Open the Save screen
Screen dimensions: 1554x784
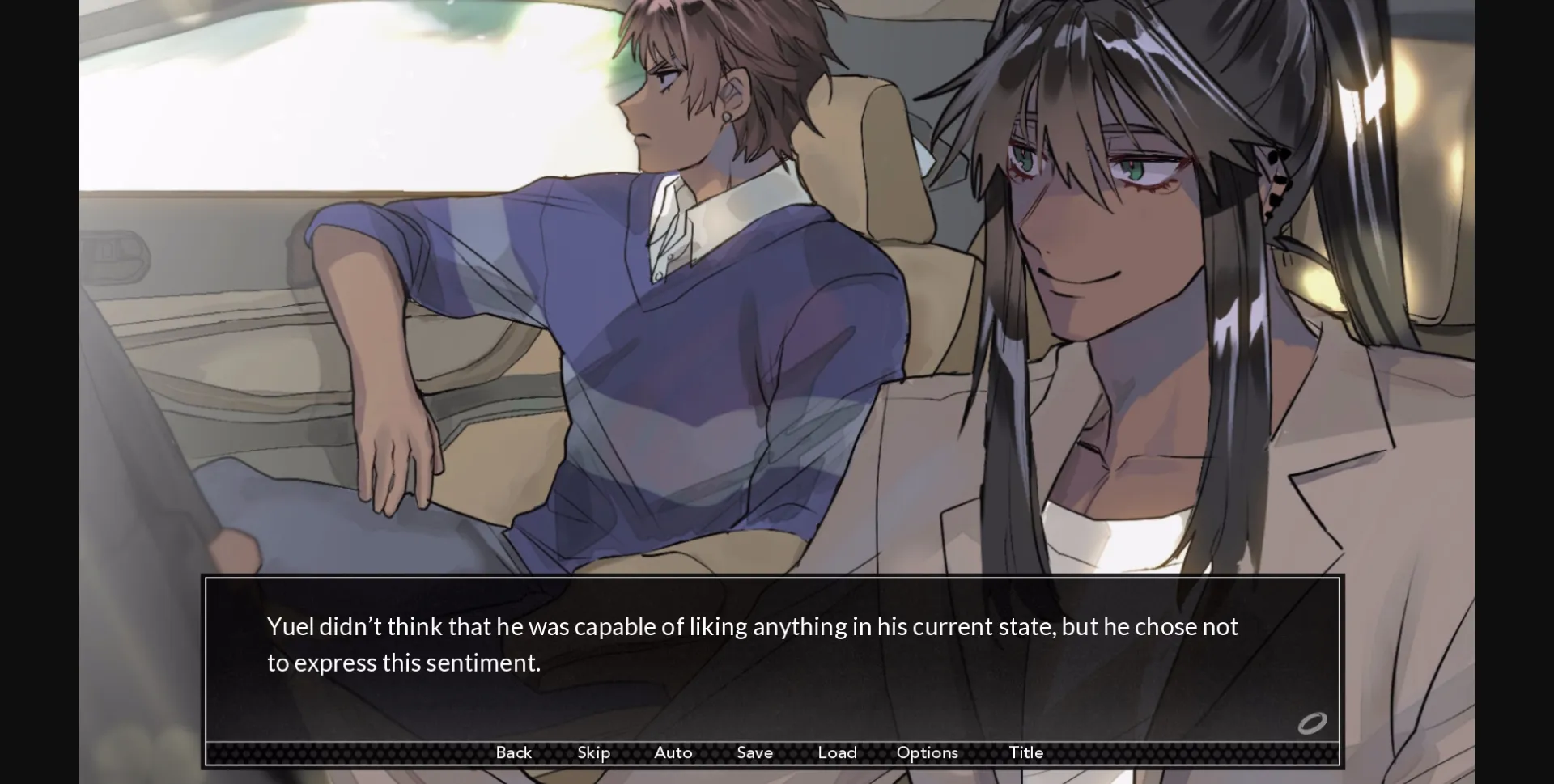point(754,752)
